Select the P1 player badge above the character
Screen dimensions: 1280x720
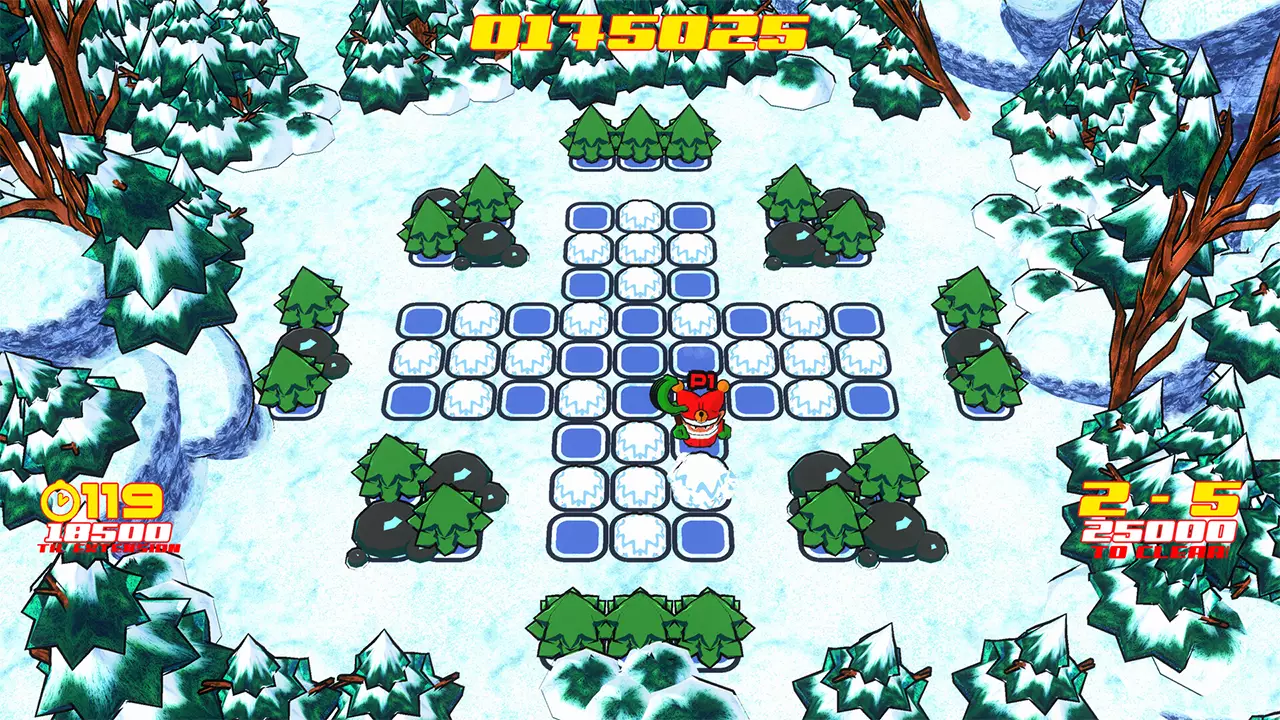point(700,379)
